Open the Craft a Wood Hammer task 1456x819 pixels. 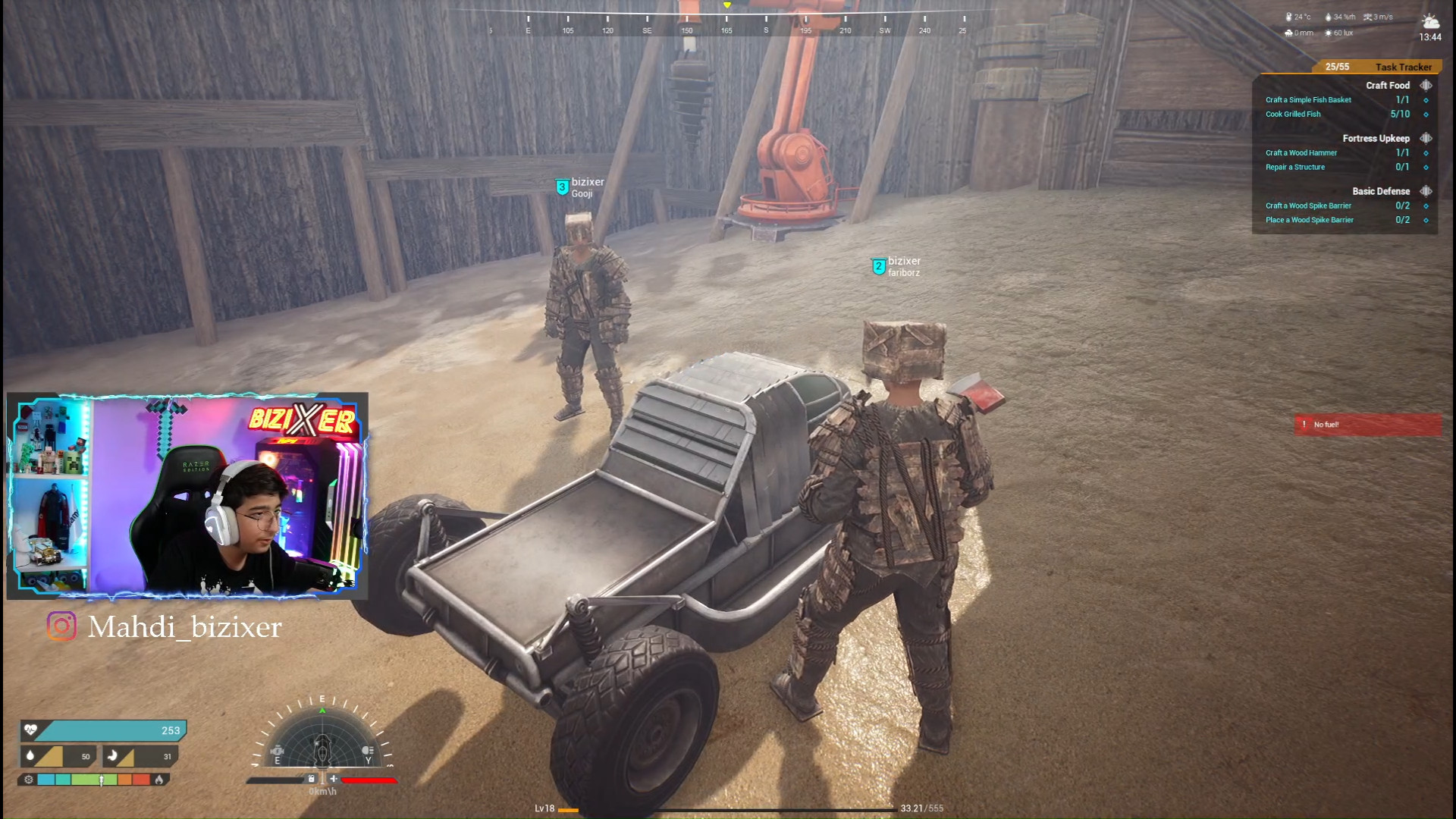[x=1301, y=153]
